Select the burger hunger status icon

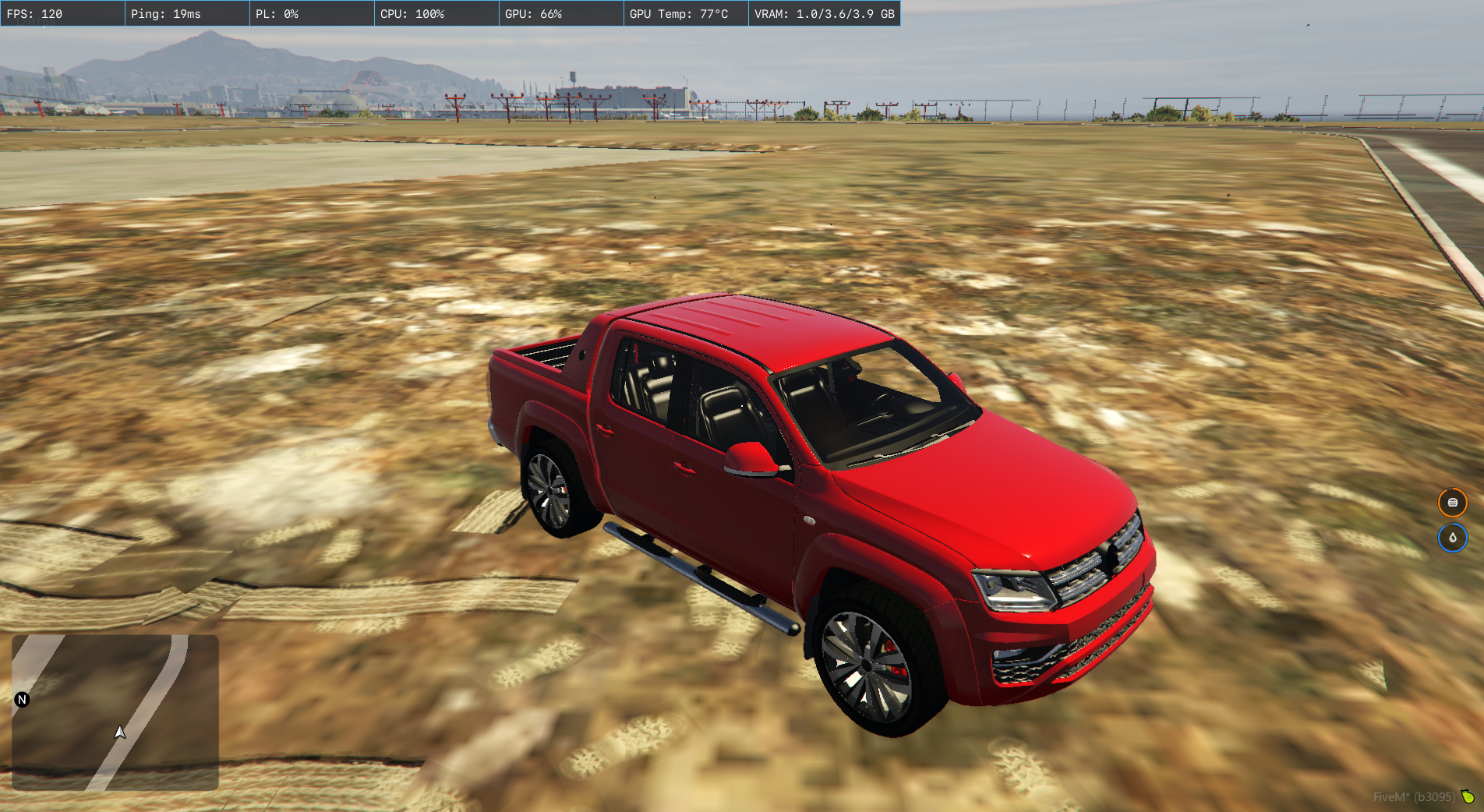(x=1452, y=503)
